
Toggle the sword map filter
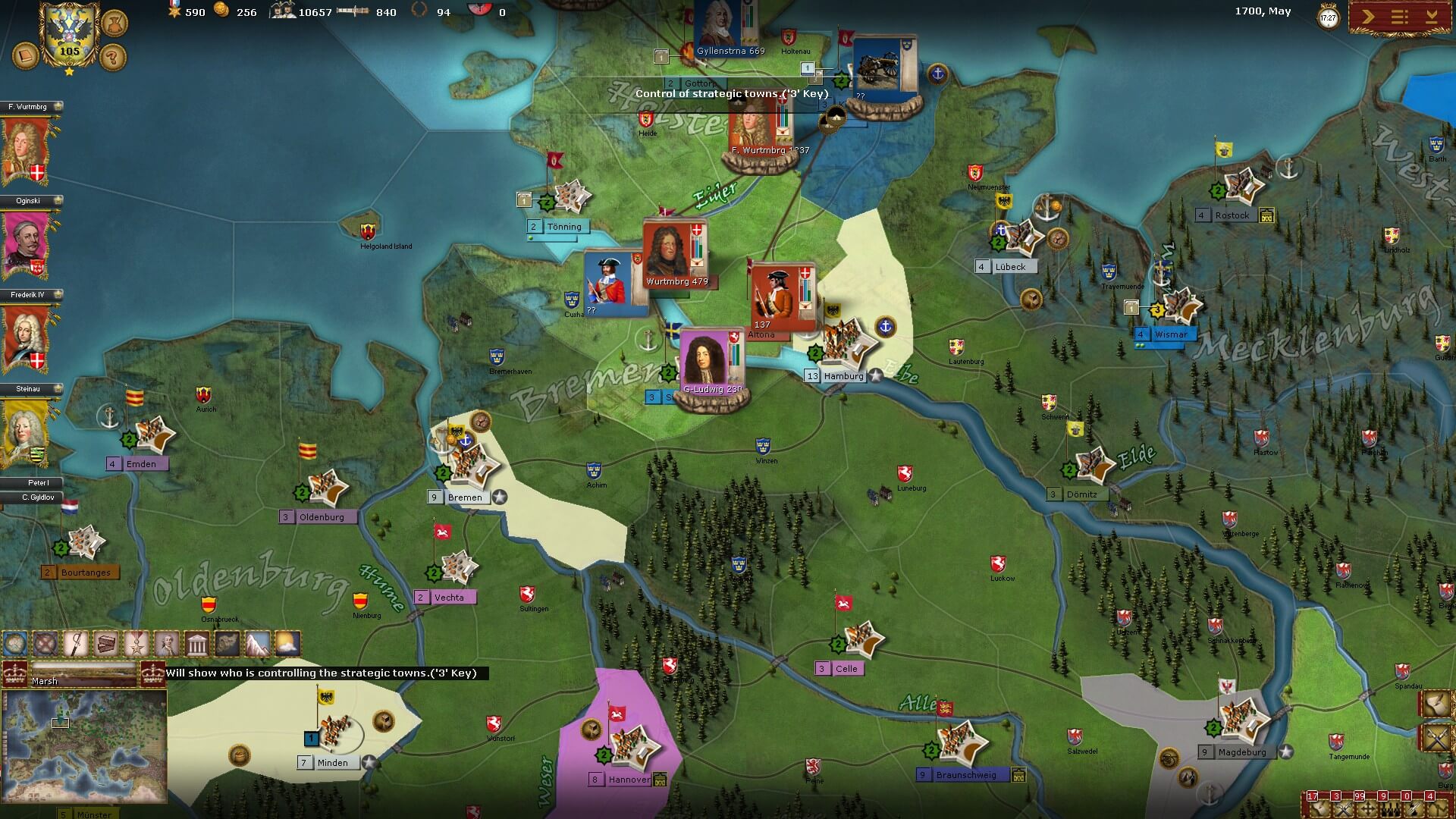76,645
